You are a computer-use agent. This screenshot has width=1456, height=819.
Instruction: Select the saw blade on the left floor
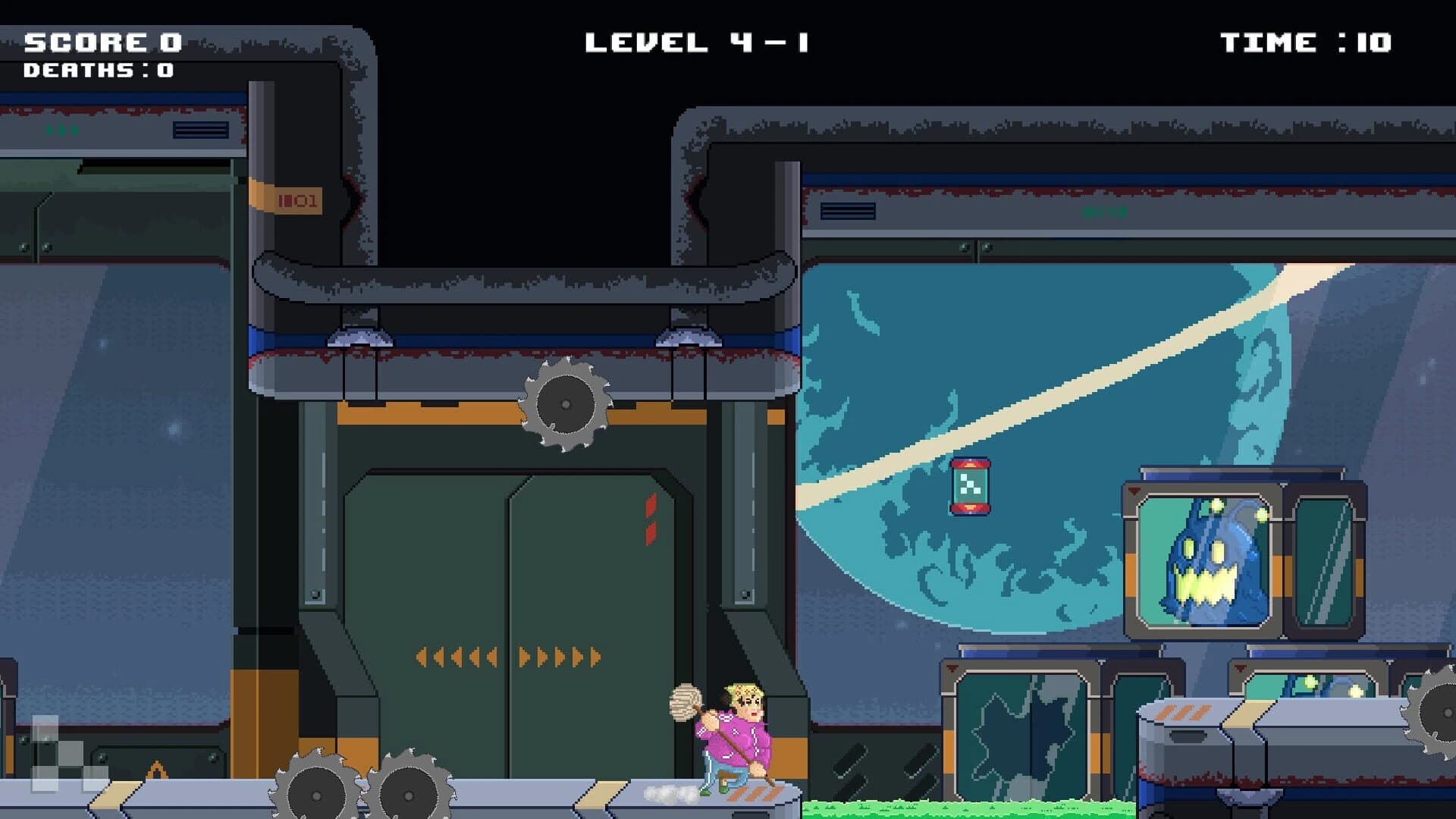pyautogui.click(x=317, y=795)
